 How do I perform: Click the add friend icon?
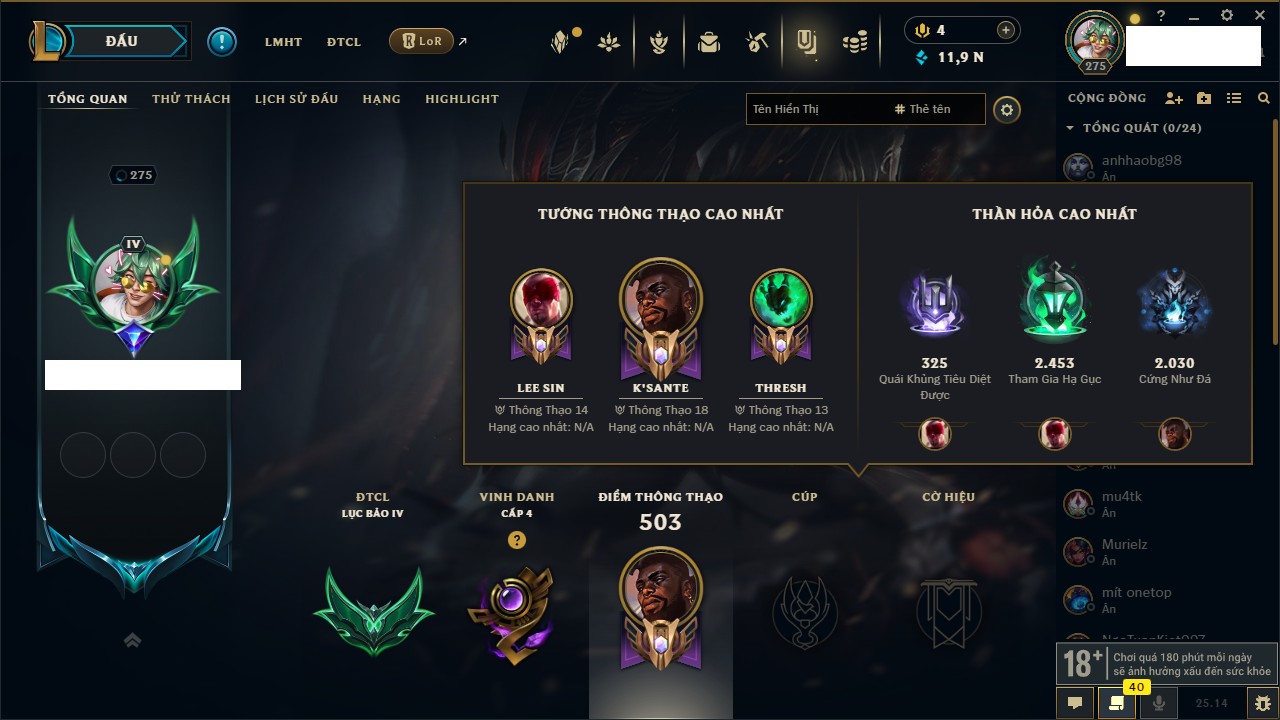(1174, 98)
